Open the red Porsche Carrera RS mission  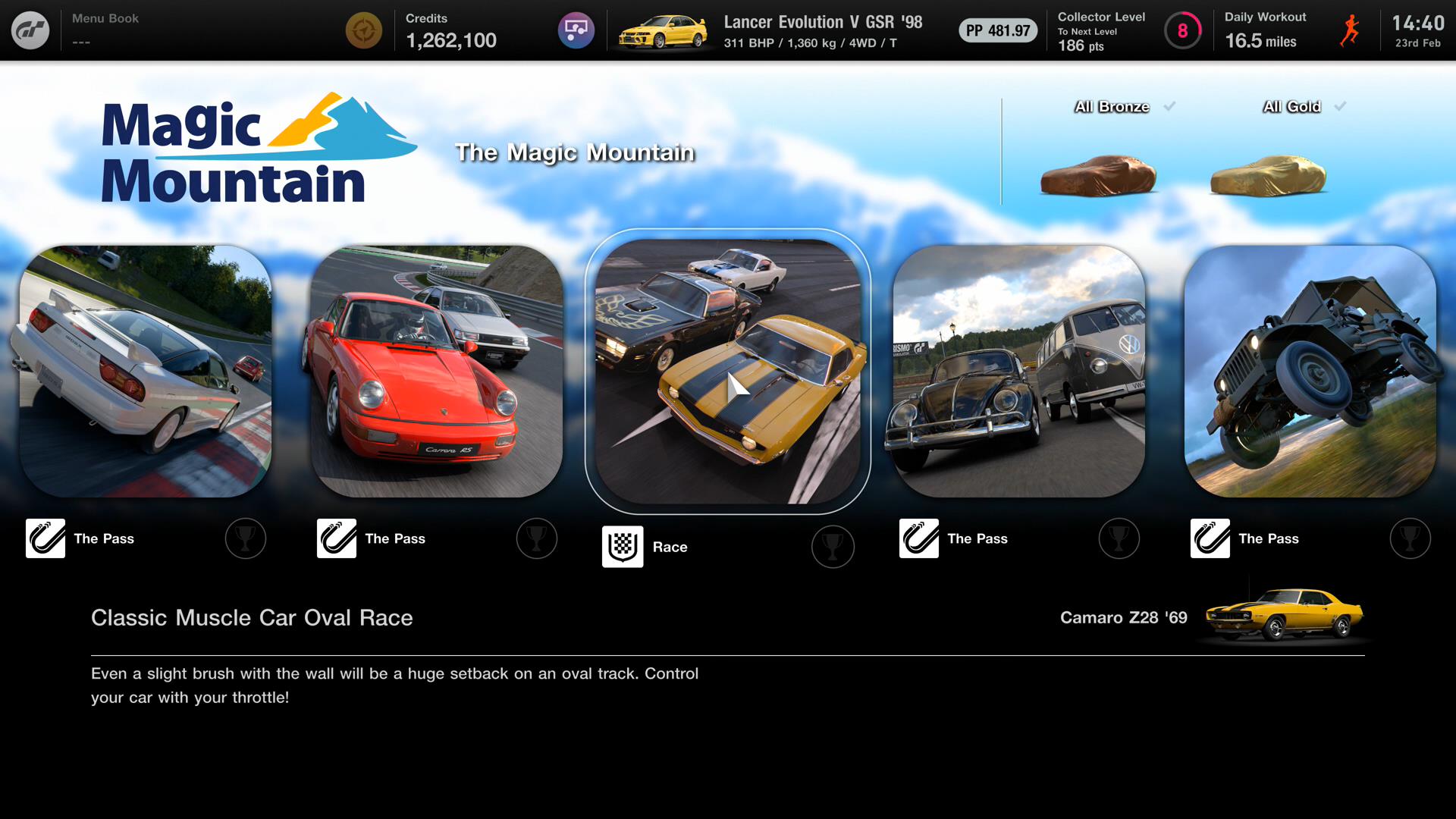coord(437,371)
